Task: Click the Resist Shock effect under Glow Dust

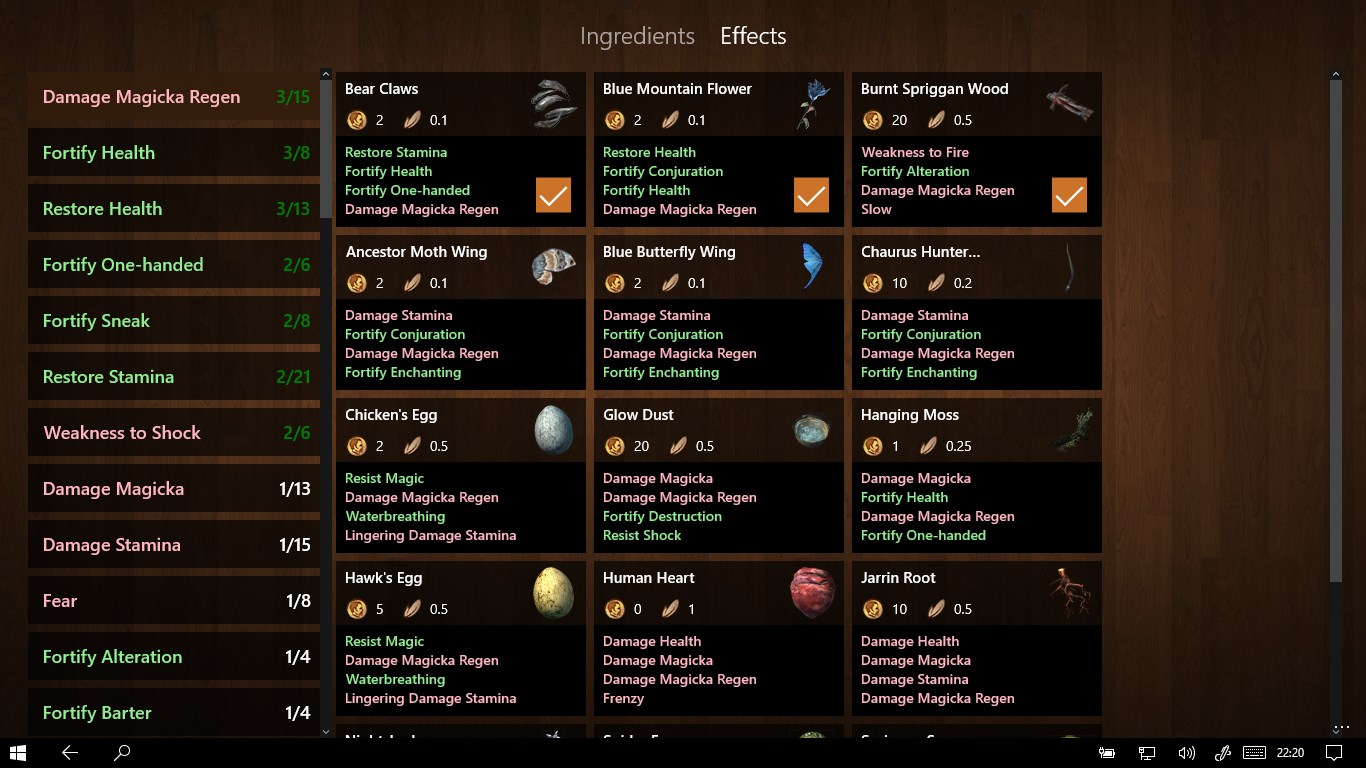Action: coord(642,535)
